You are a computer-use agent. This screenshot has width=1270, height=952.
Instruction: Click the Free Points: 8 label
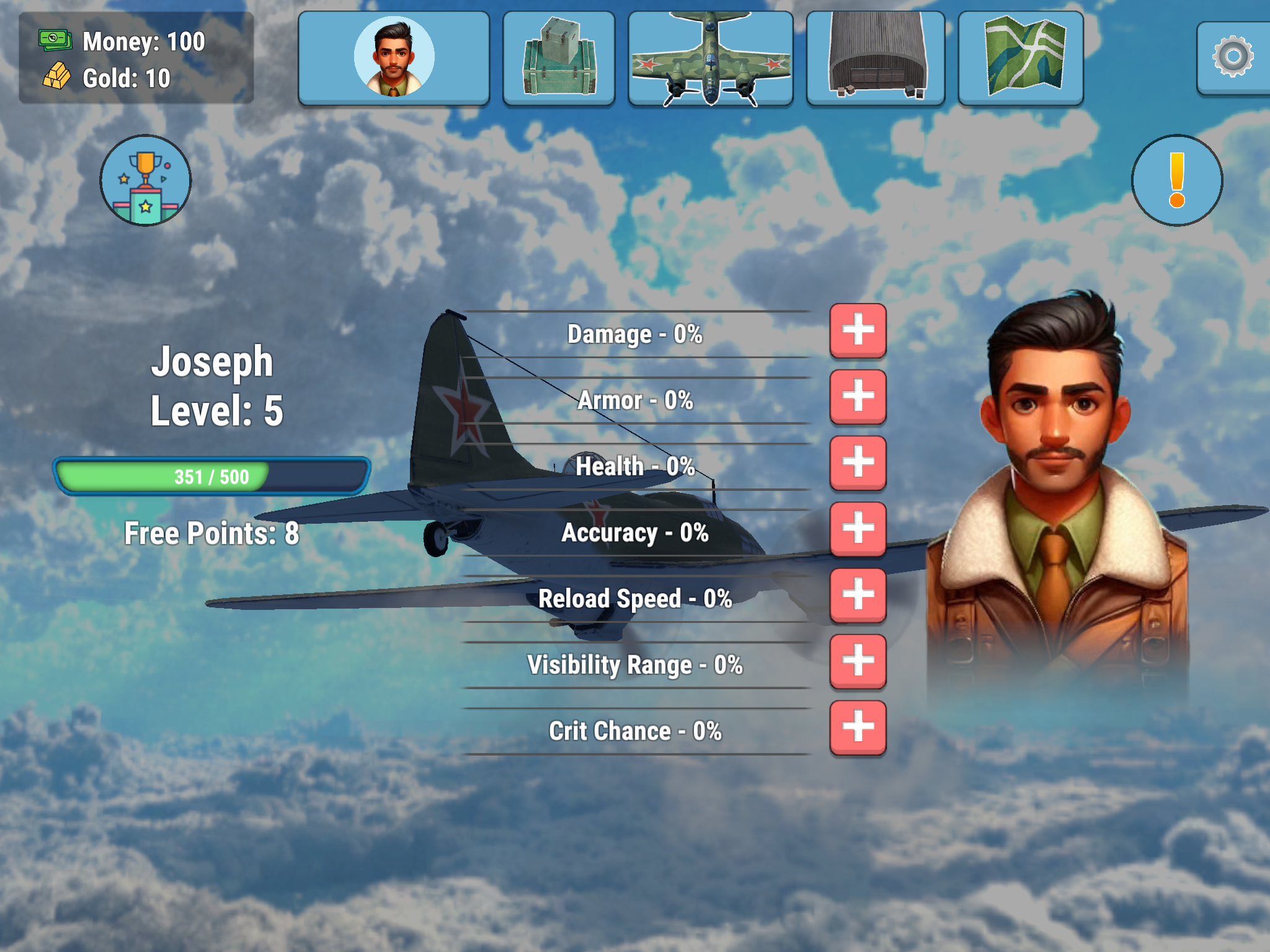pos(211,533)
